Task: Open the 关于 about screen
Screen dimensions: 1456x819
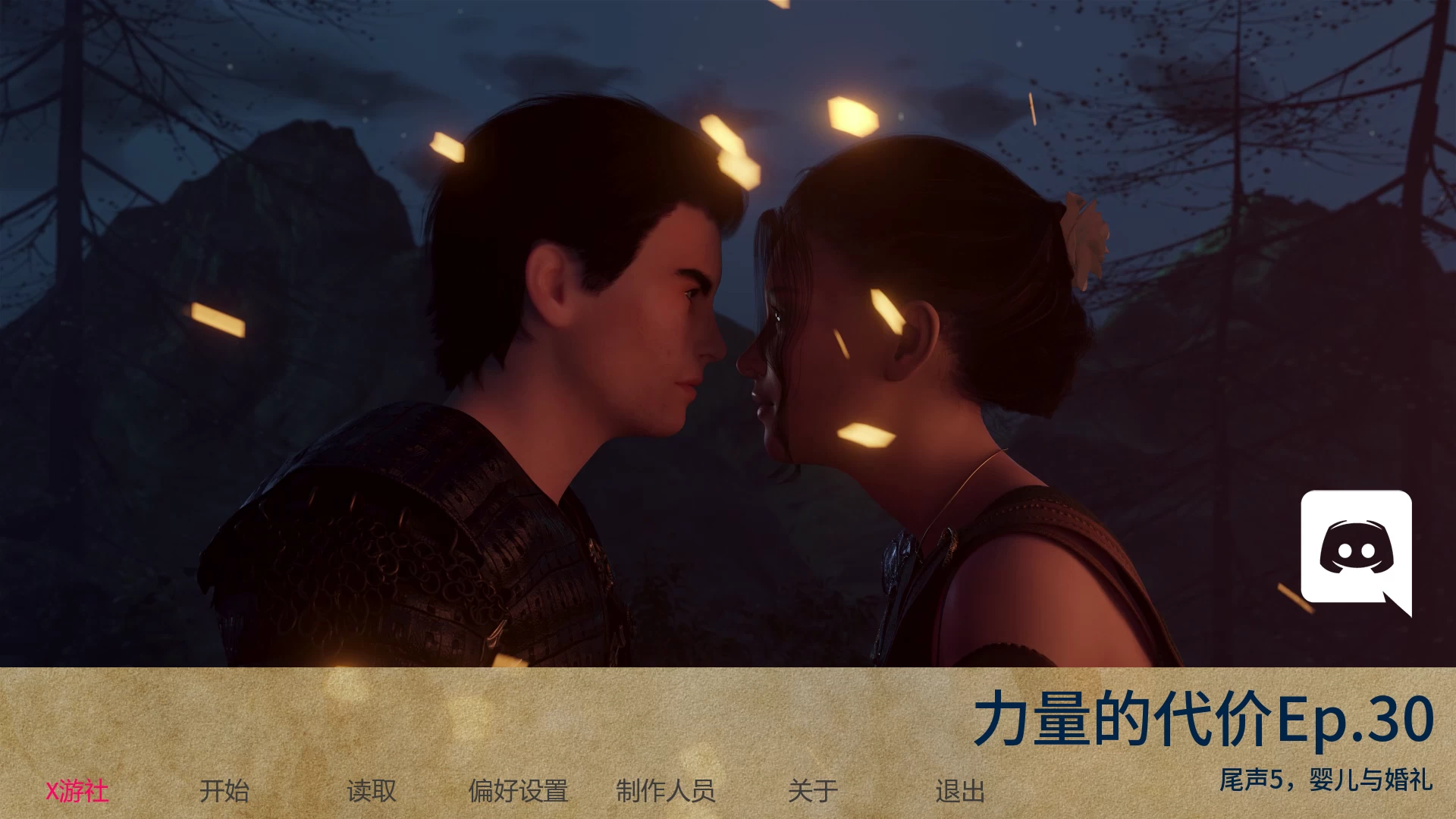Action: [x=813, y=791]
